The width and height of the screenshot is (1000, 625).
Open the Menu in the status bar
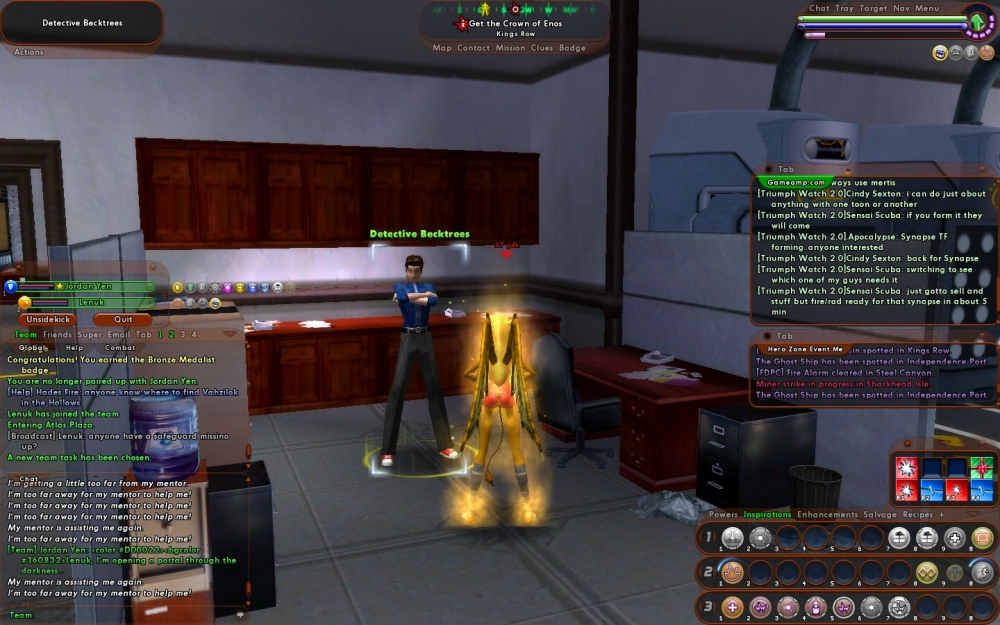pyautogui.click(x=927, y=8)
